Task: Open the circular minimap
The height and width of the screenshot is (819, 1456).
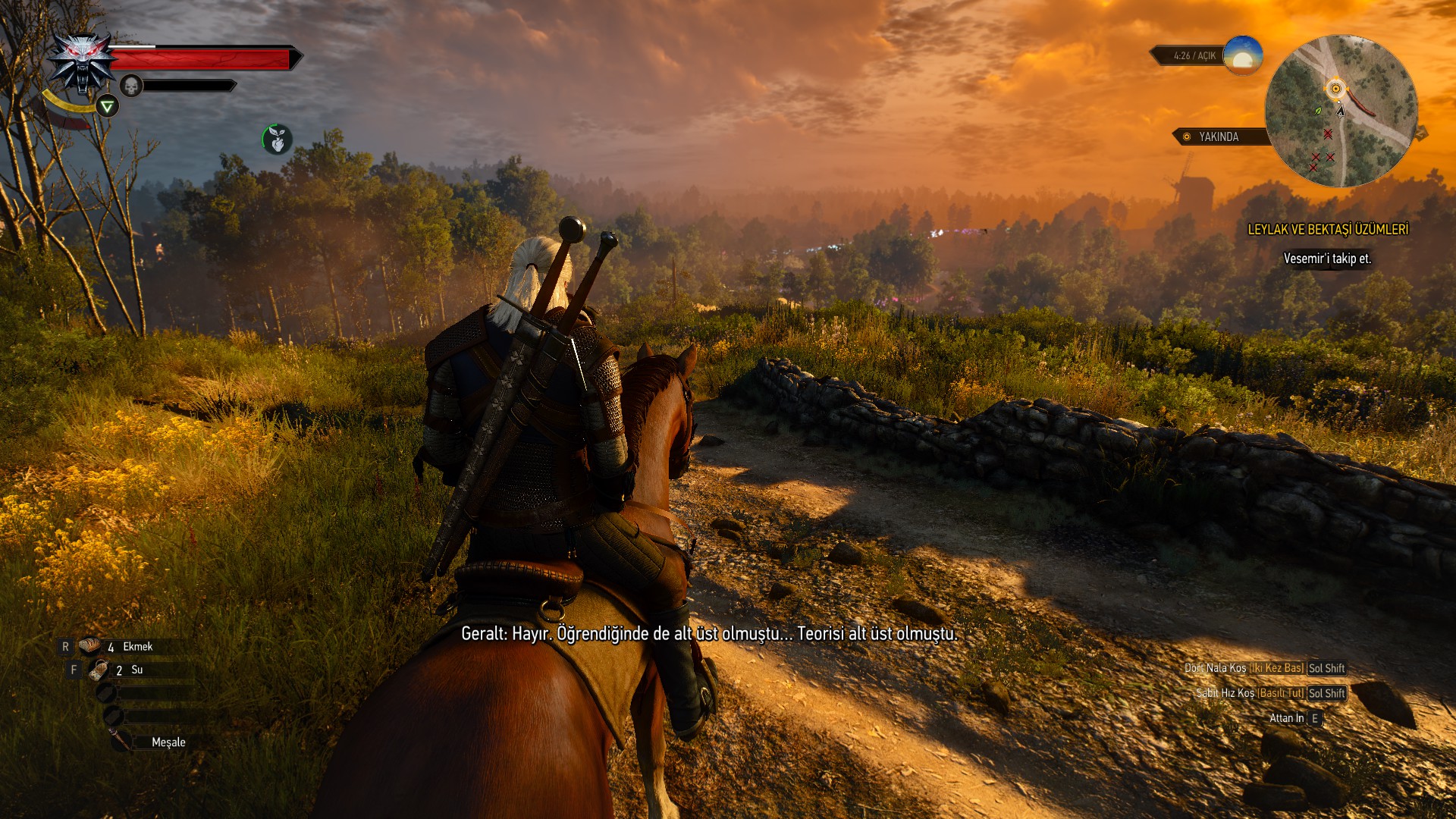Action: (x=1341, y=111)
